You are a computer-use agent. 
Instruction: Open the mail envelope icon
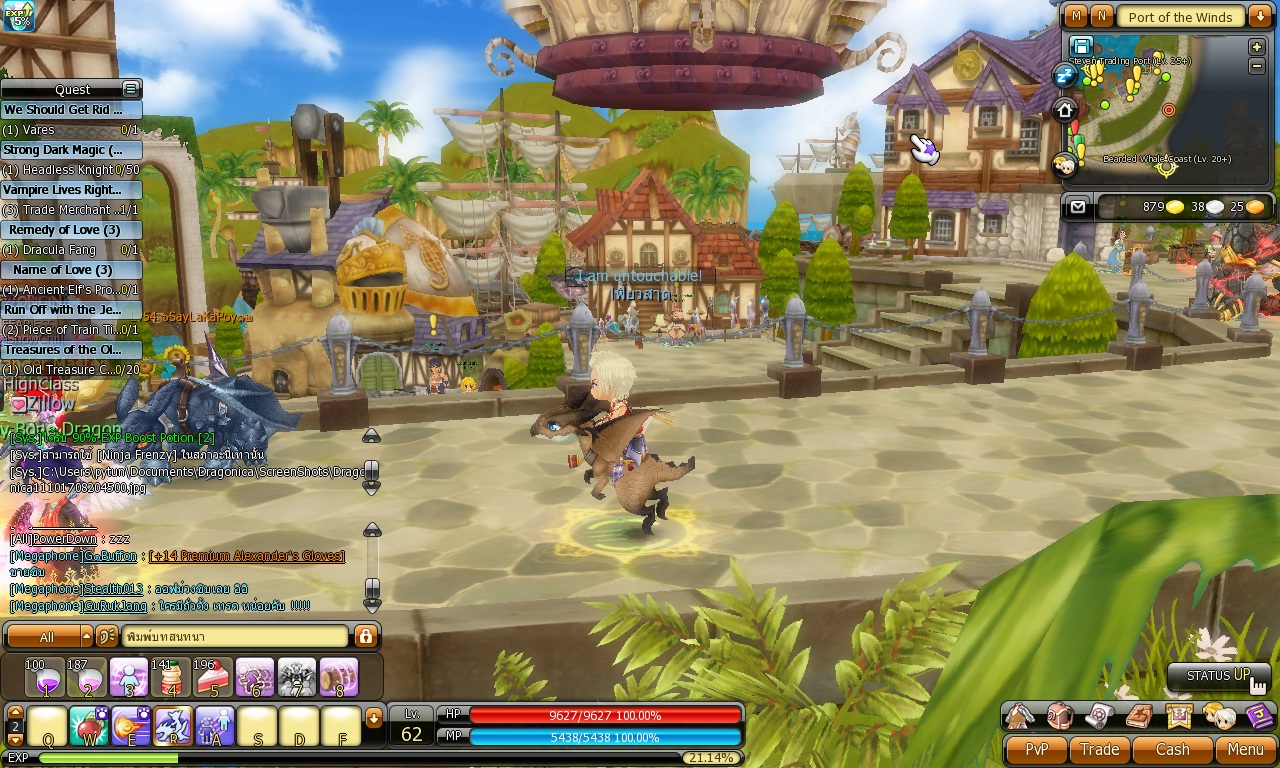point(1077,207)
